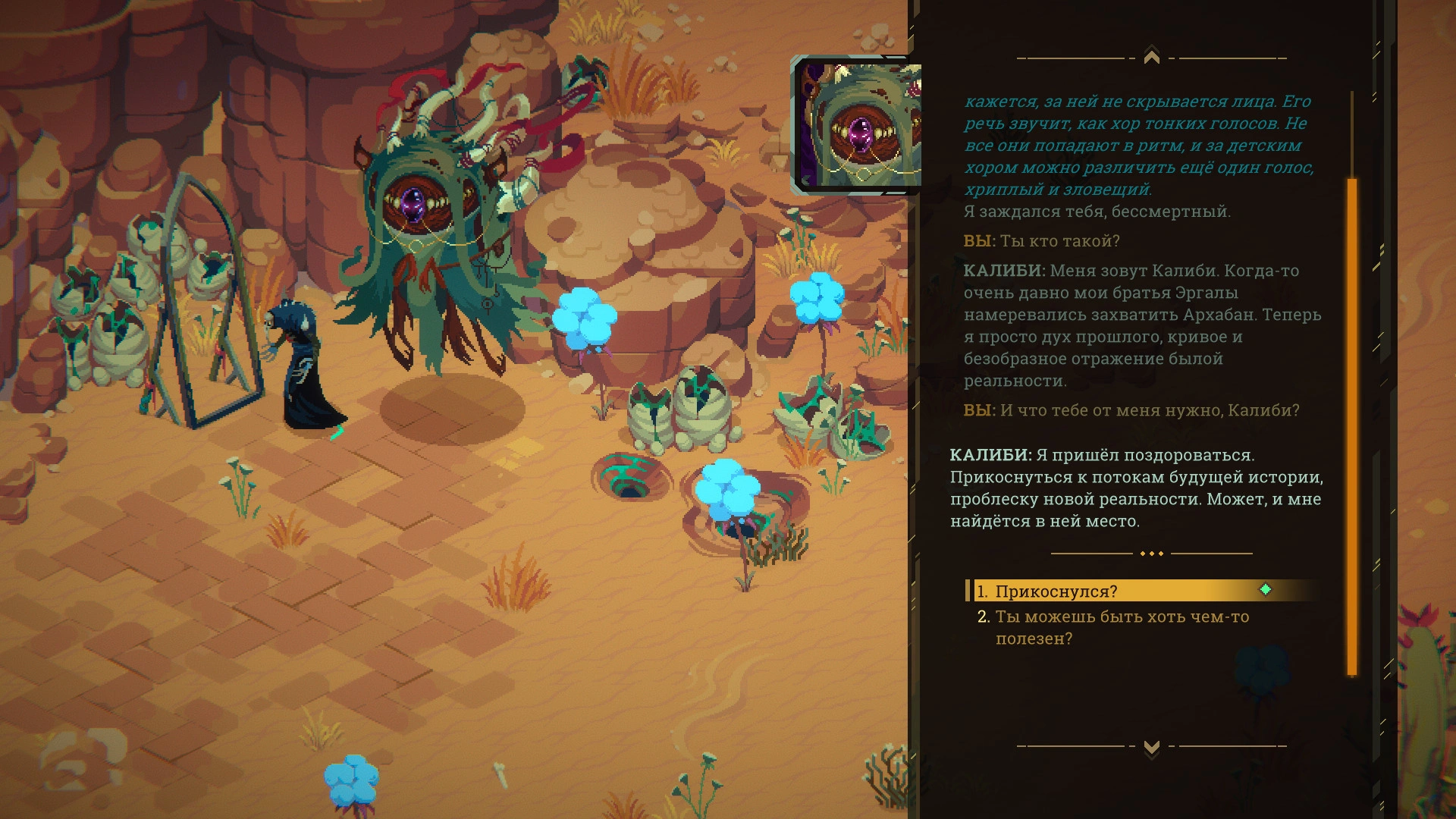Click the dialogue scroll-up arrow
This screenshot has width=1456, height=819.
tap(1151, 57)
